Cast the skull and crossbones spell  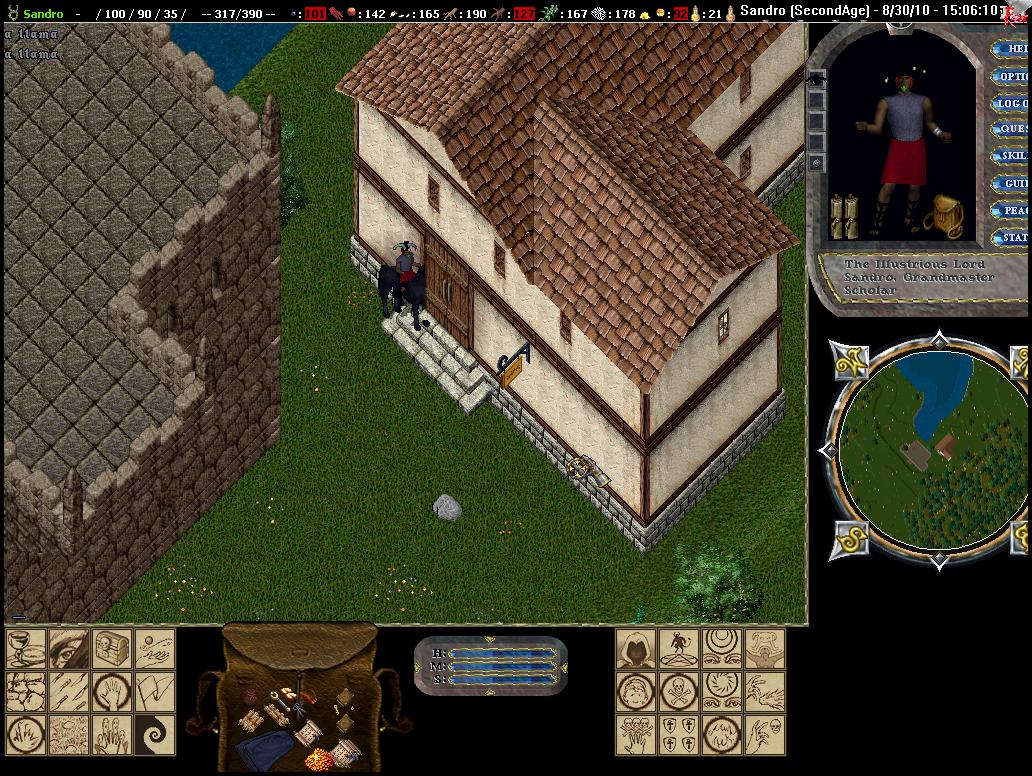678,692
